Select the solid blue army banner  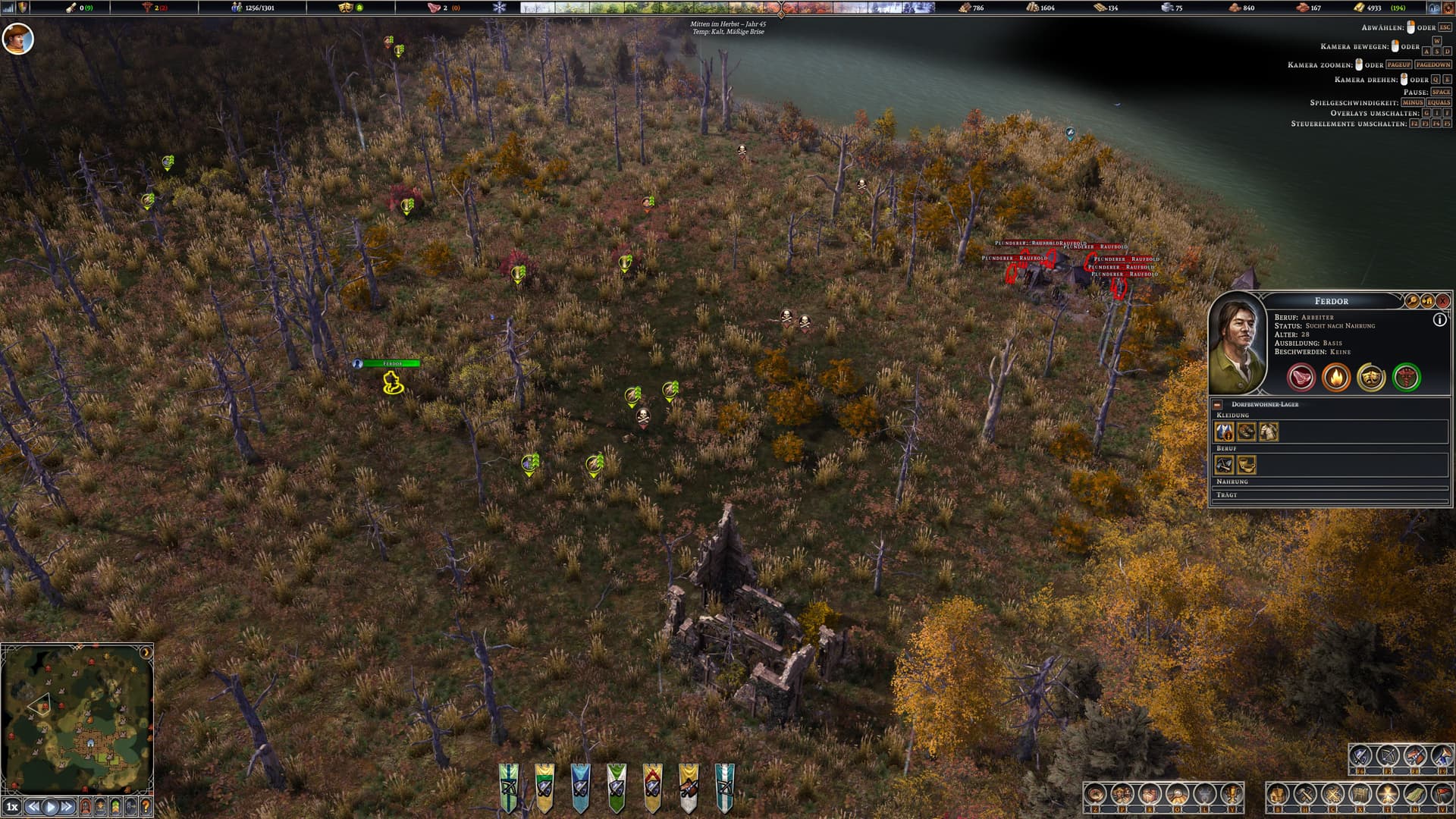pos(580,787)
